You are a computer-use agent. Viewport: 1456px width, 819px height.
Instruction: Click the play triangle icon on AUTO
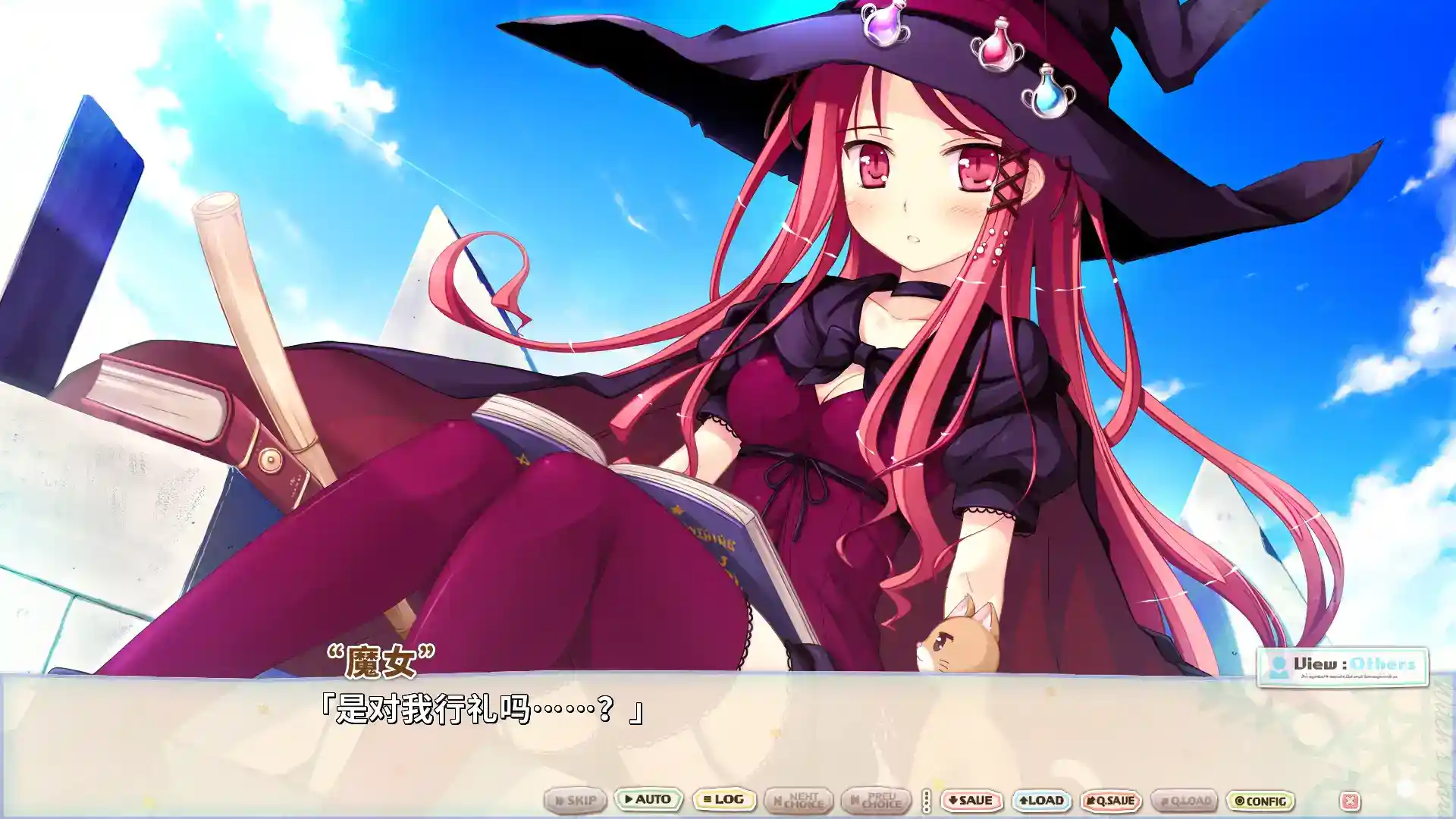(629, 801)
